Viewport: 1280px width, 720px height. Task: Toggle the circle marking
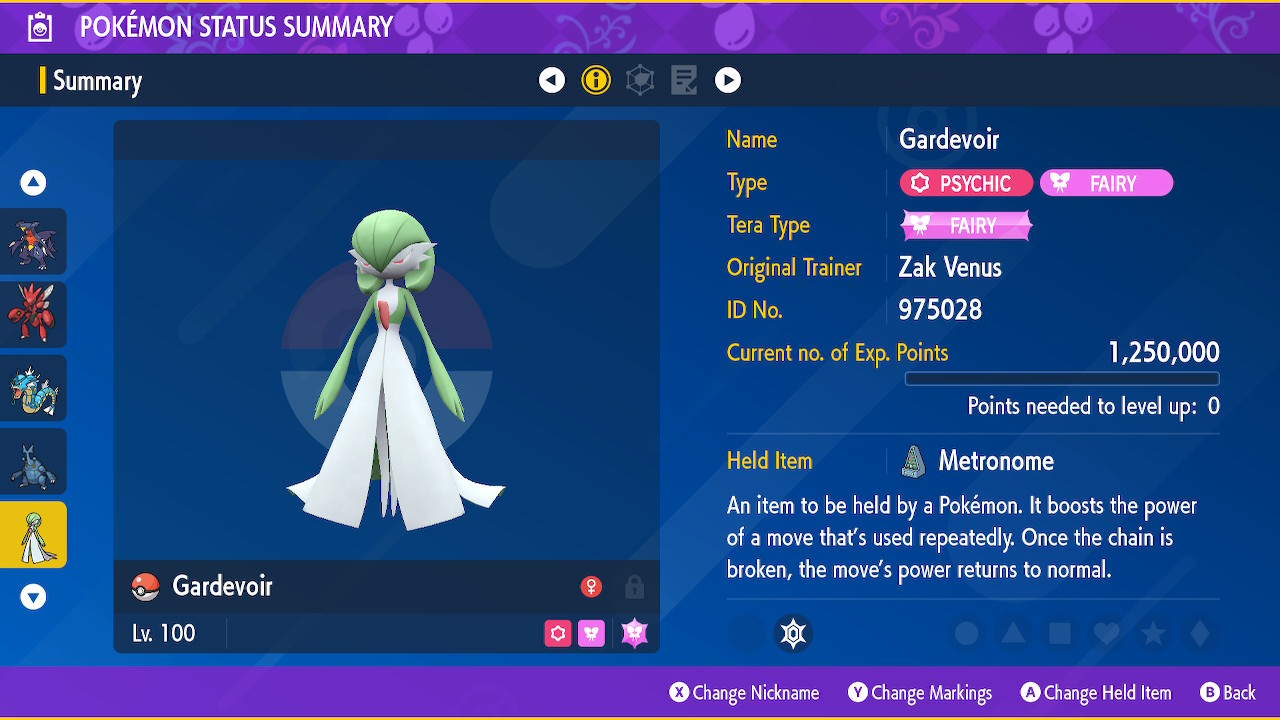coord(965,633)
